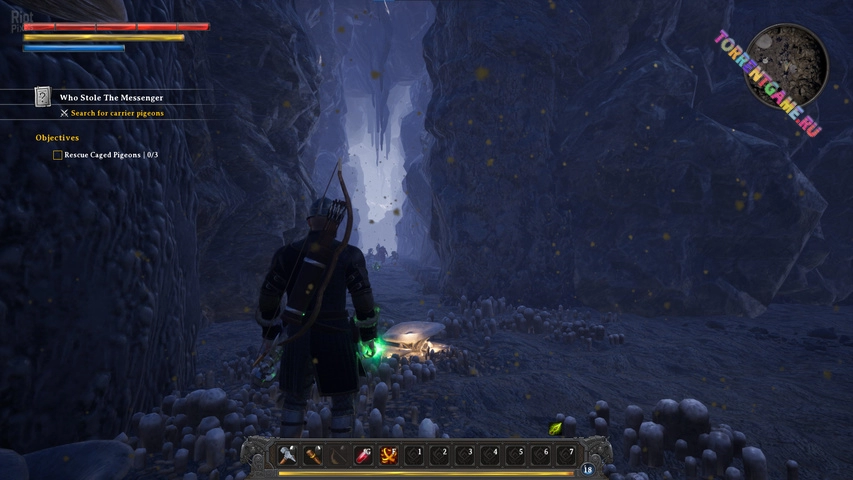Click the quest card question-mark icon
853x480 pixels.
coord(43,97)
